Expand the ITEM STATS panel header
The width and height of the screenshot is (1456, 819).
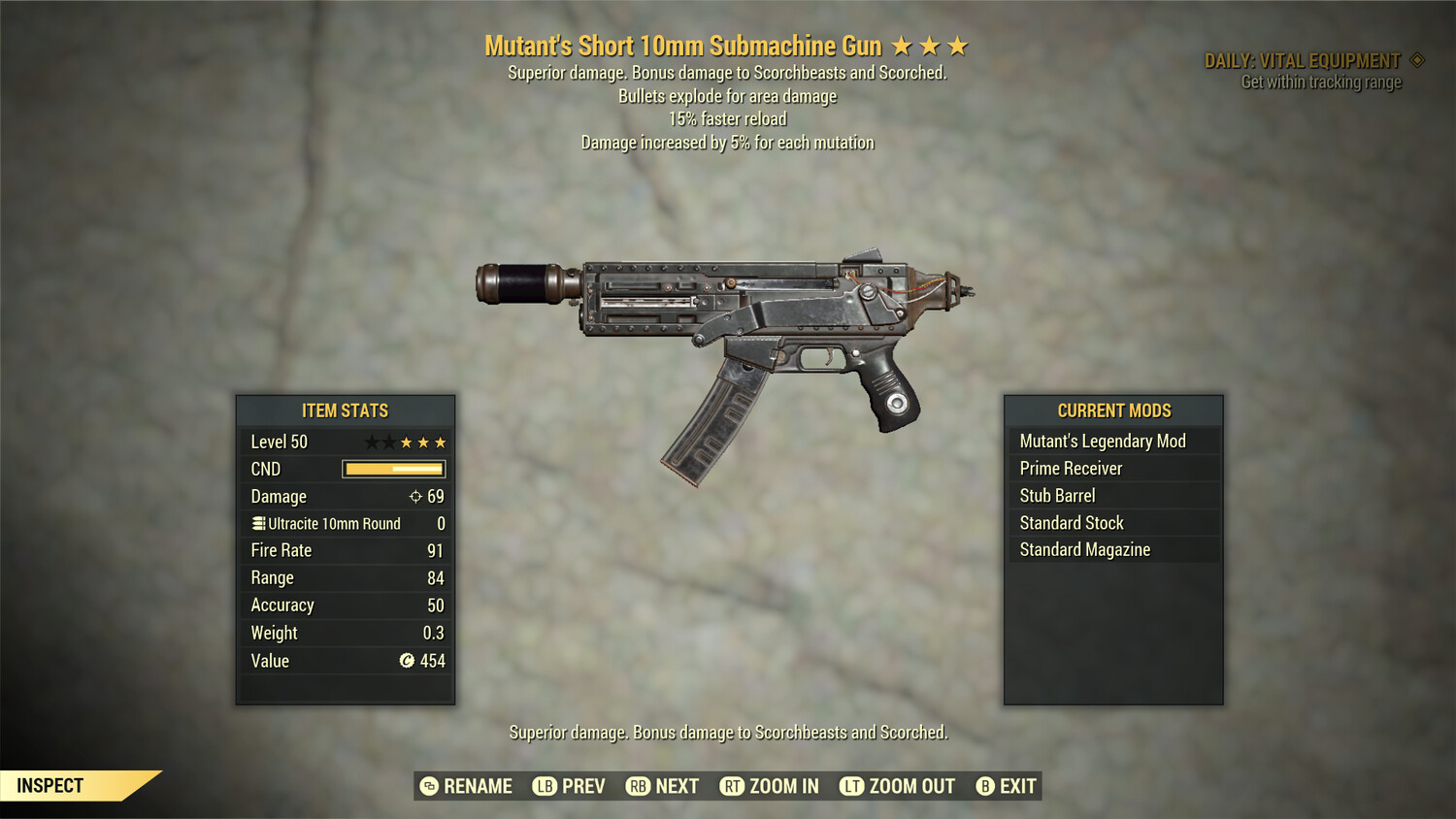tap(345, 409)
